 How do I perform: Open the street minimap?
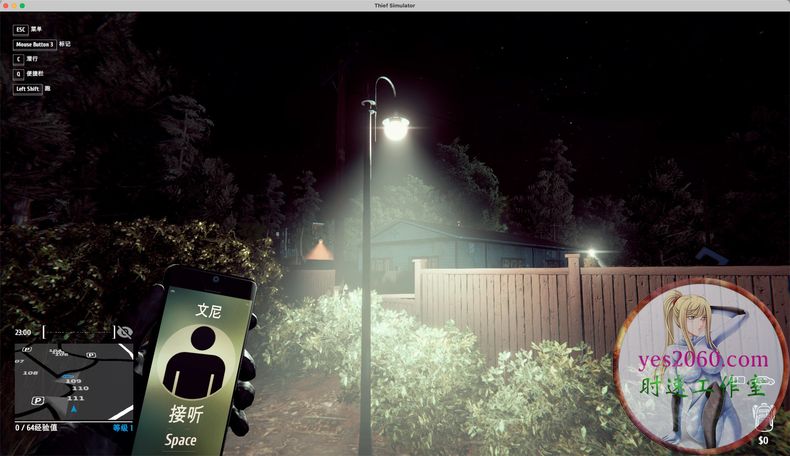click(73, 381)
